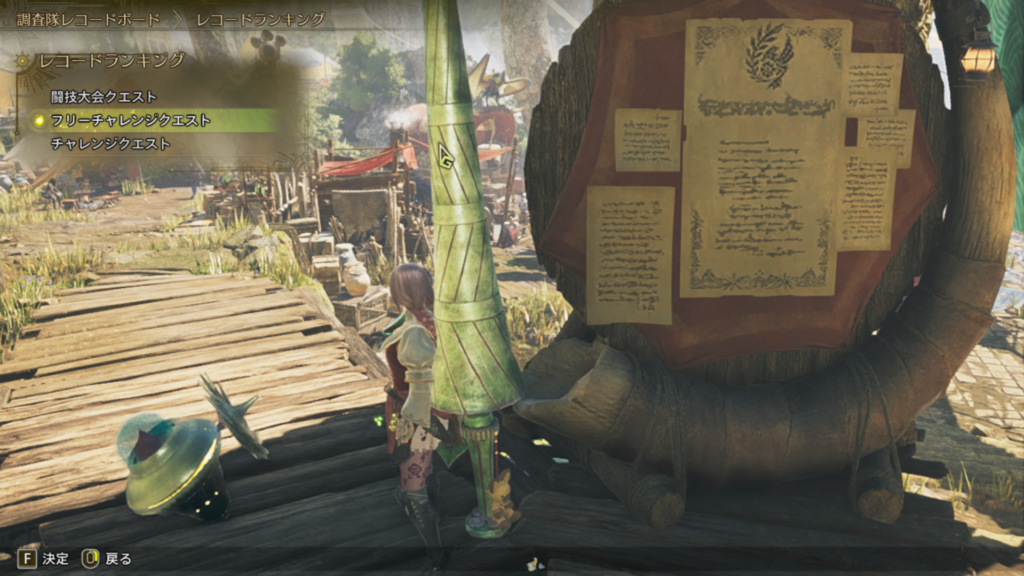Image resolution: width=1024 pixels, height=576 pixels.
Task: Select 闘技大会クエスト menu entry
Action: pyautogui.click(x=104, y=97)
